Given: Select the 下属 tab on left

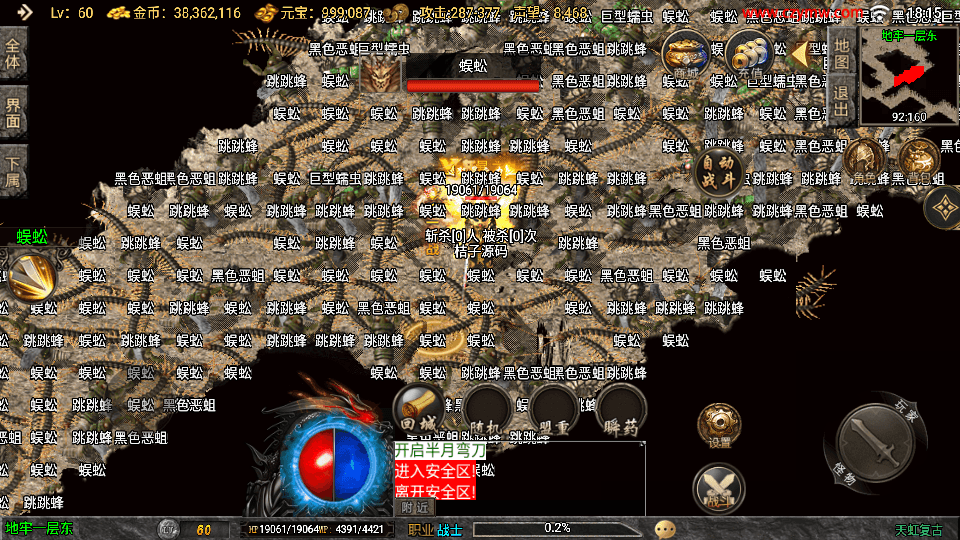Looking at the screenshot, I should pyautogui.click(x=13, y=171).
